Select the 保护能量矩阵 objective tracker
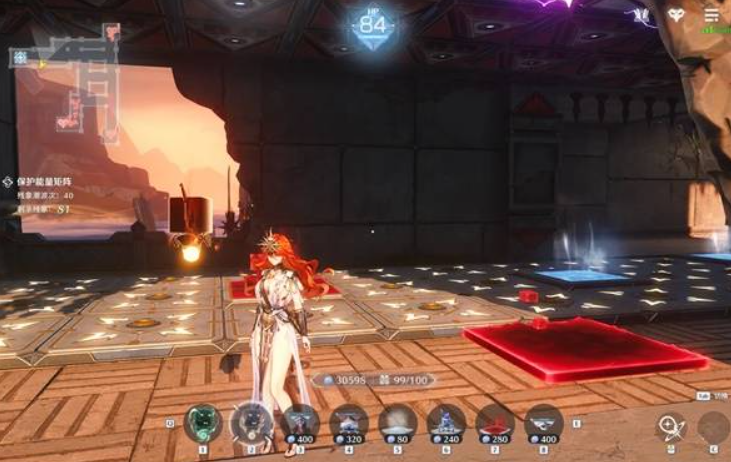 (x=46, y=182)
